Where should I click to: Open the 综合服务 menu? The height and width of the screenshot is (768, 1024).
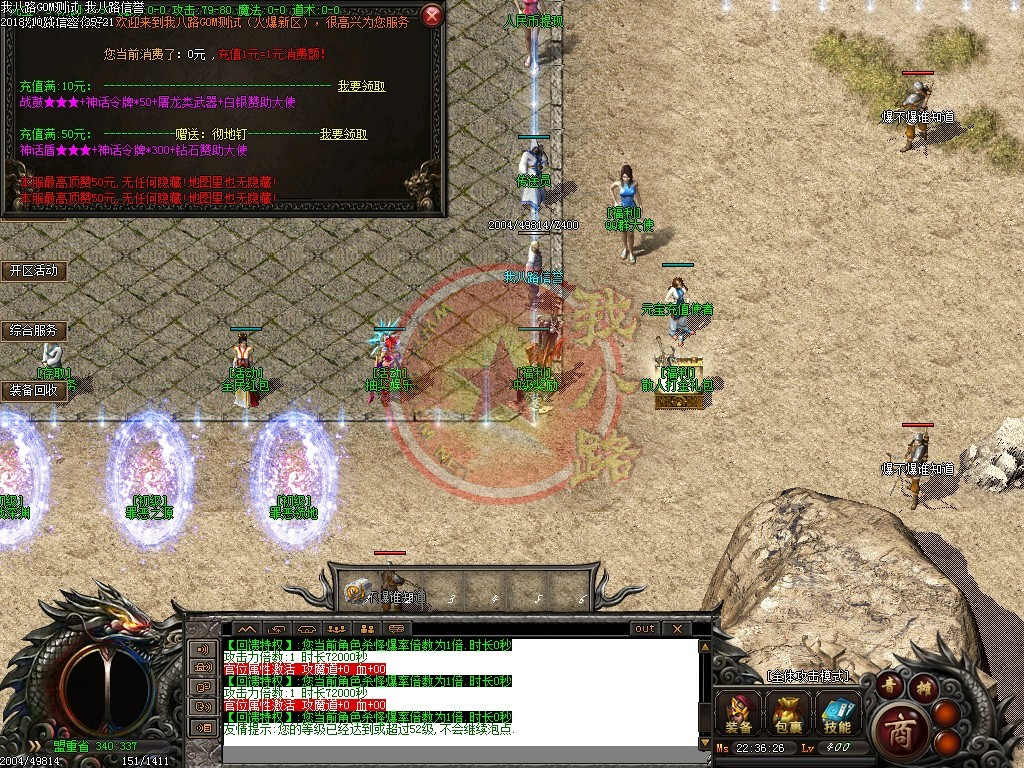coord(34,330)
